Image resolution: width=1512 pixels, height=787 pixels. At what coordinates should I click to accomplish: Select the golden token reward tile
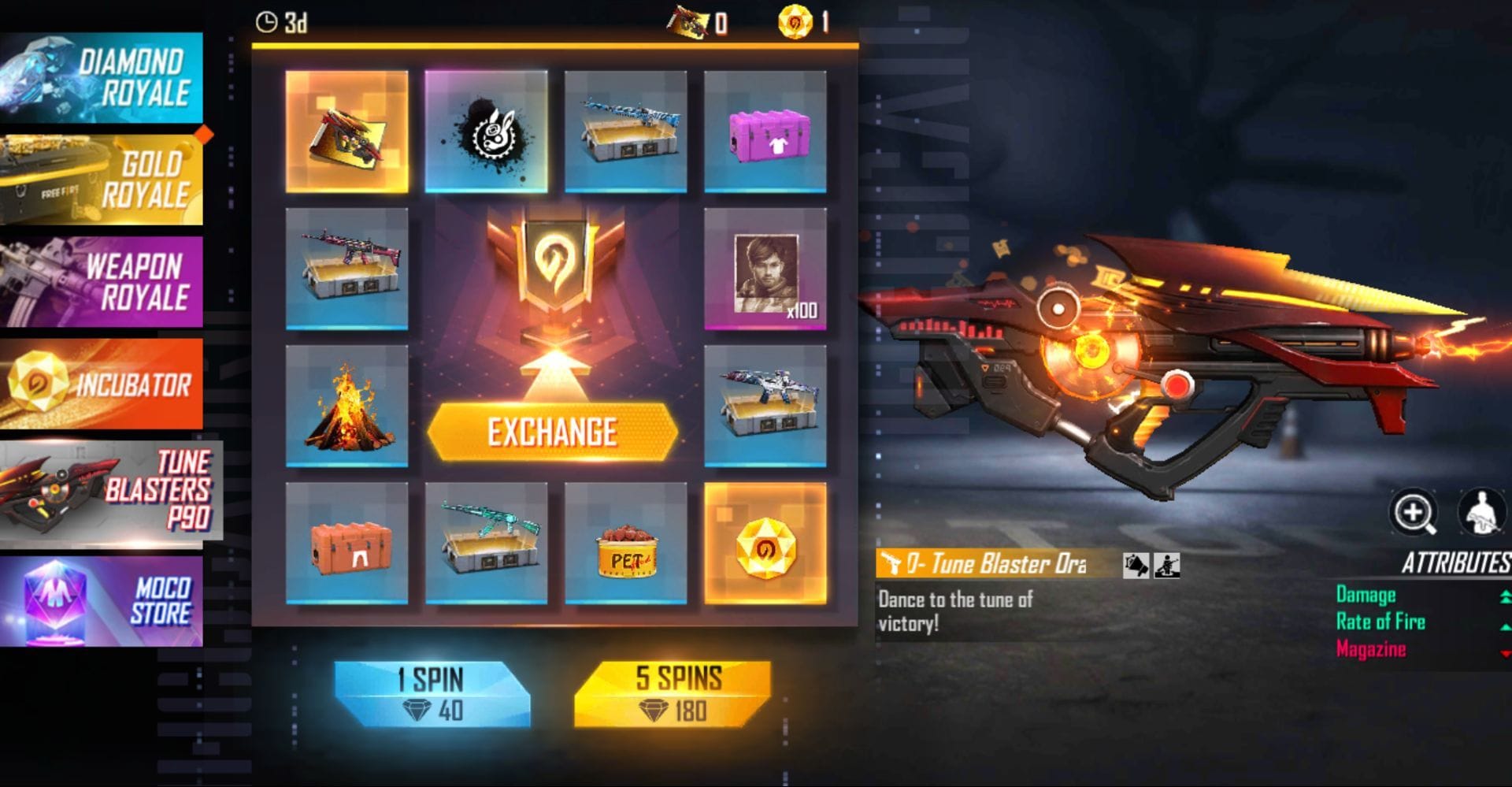point(765,544)
